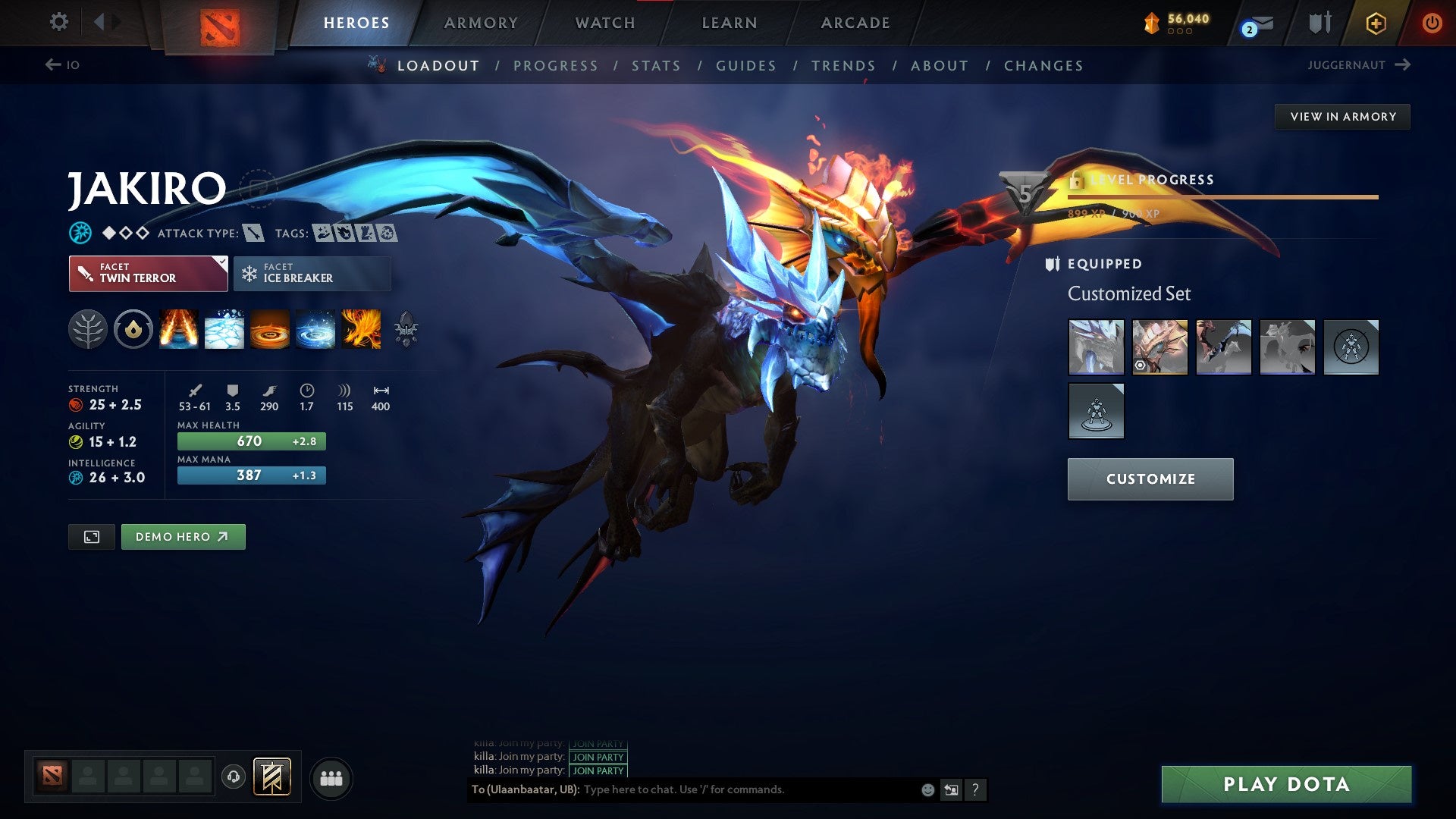This screenshot has width=1456, height=819.
Task: Click the DEMO HERO button
Action: [x=182, y=536]
